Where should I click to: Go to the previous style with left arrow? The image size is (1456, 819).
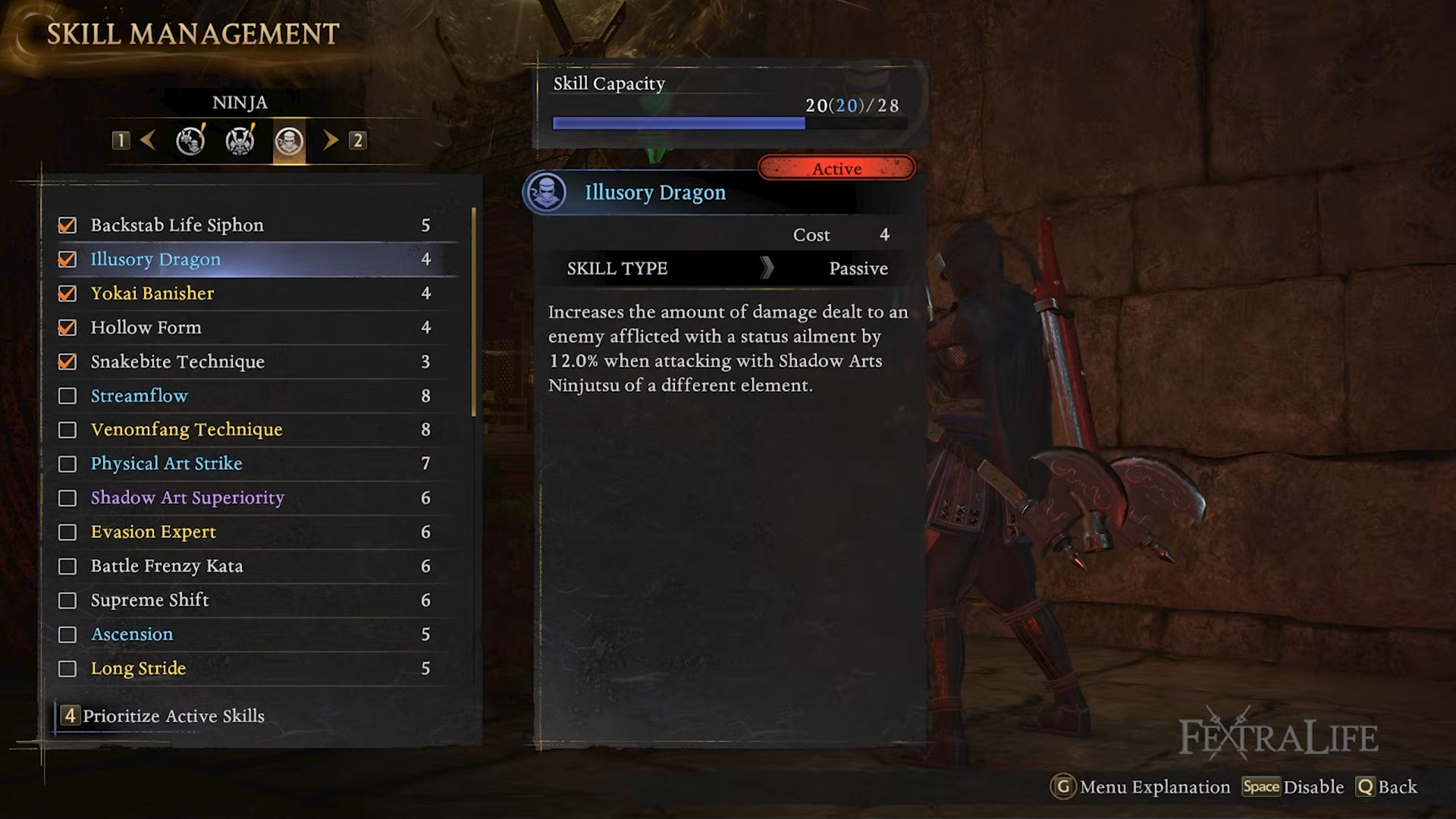(149, 140)
